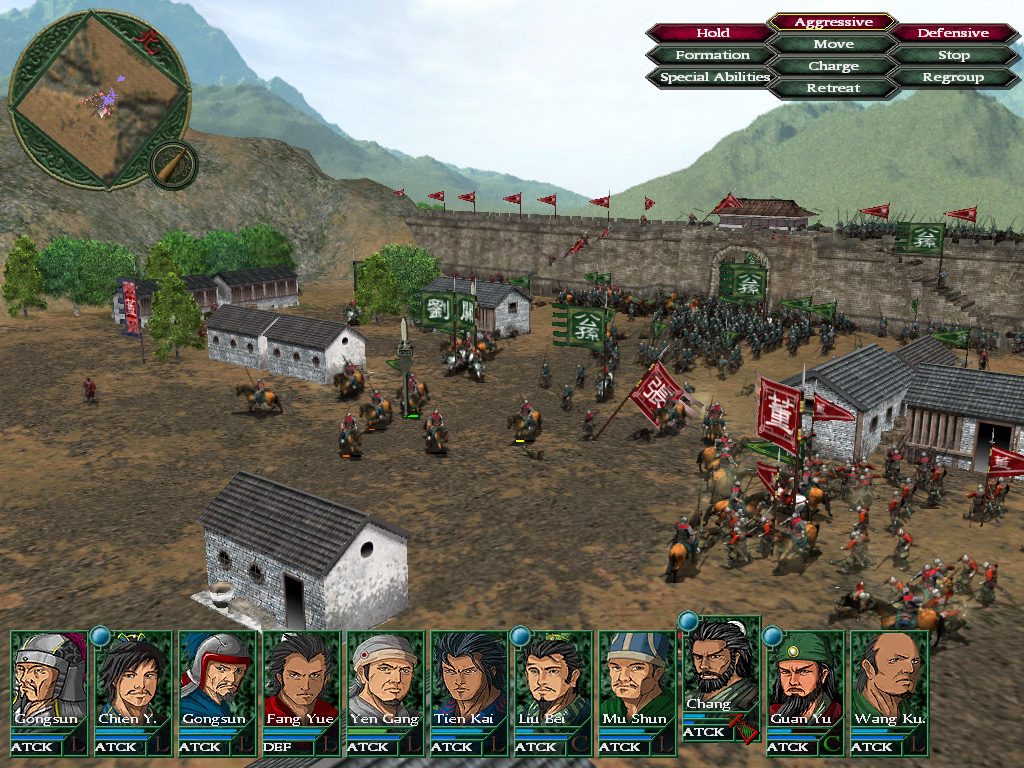Viewport: 1024px width, 768px height.
Task: Select the Move order
Action: coord(833,44)
